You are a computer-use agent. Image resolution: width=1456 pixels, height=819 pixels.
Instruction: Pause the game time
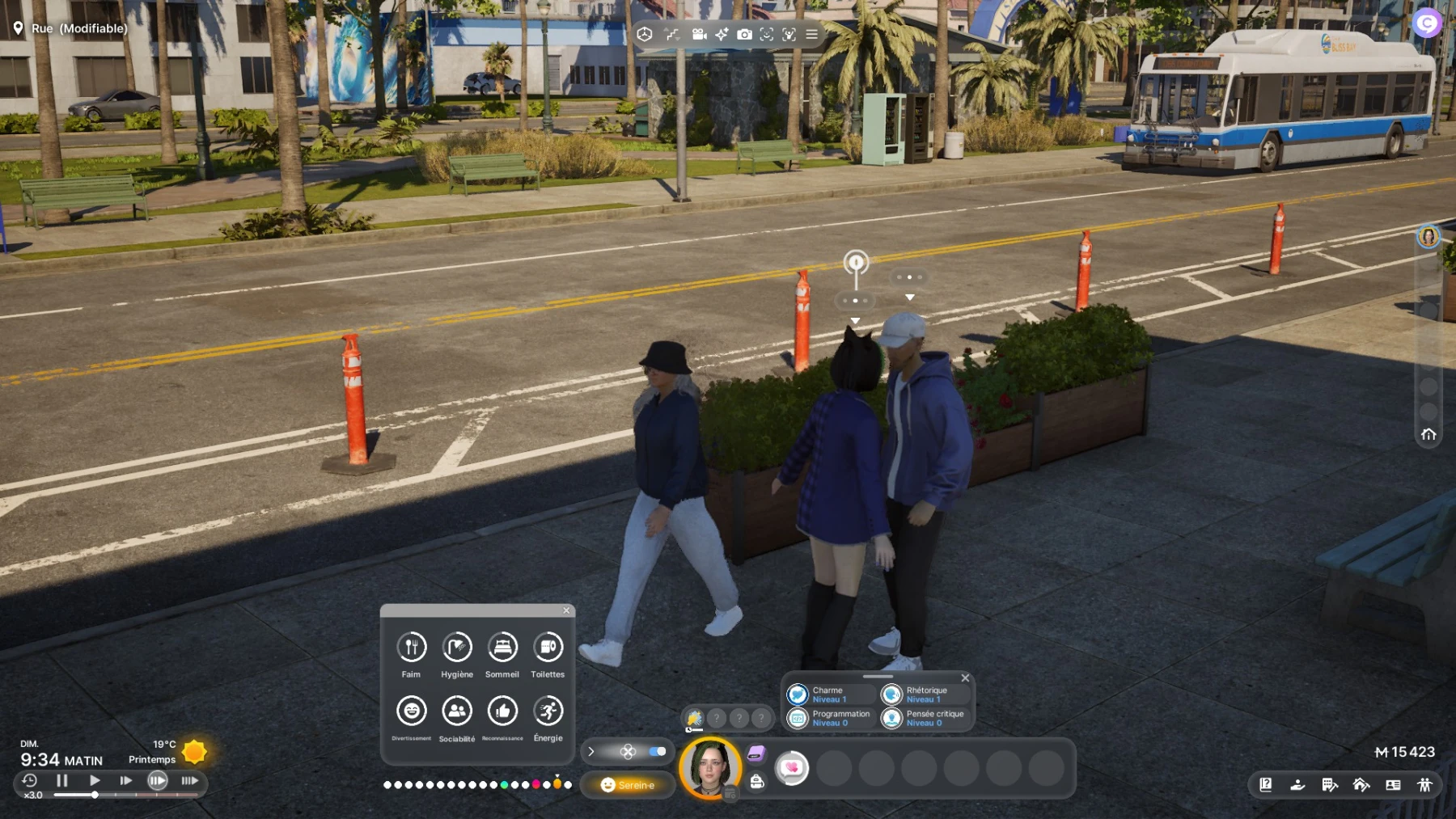62,781
